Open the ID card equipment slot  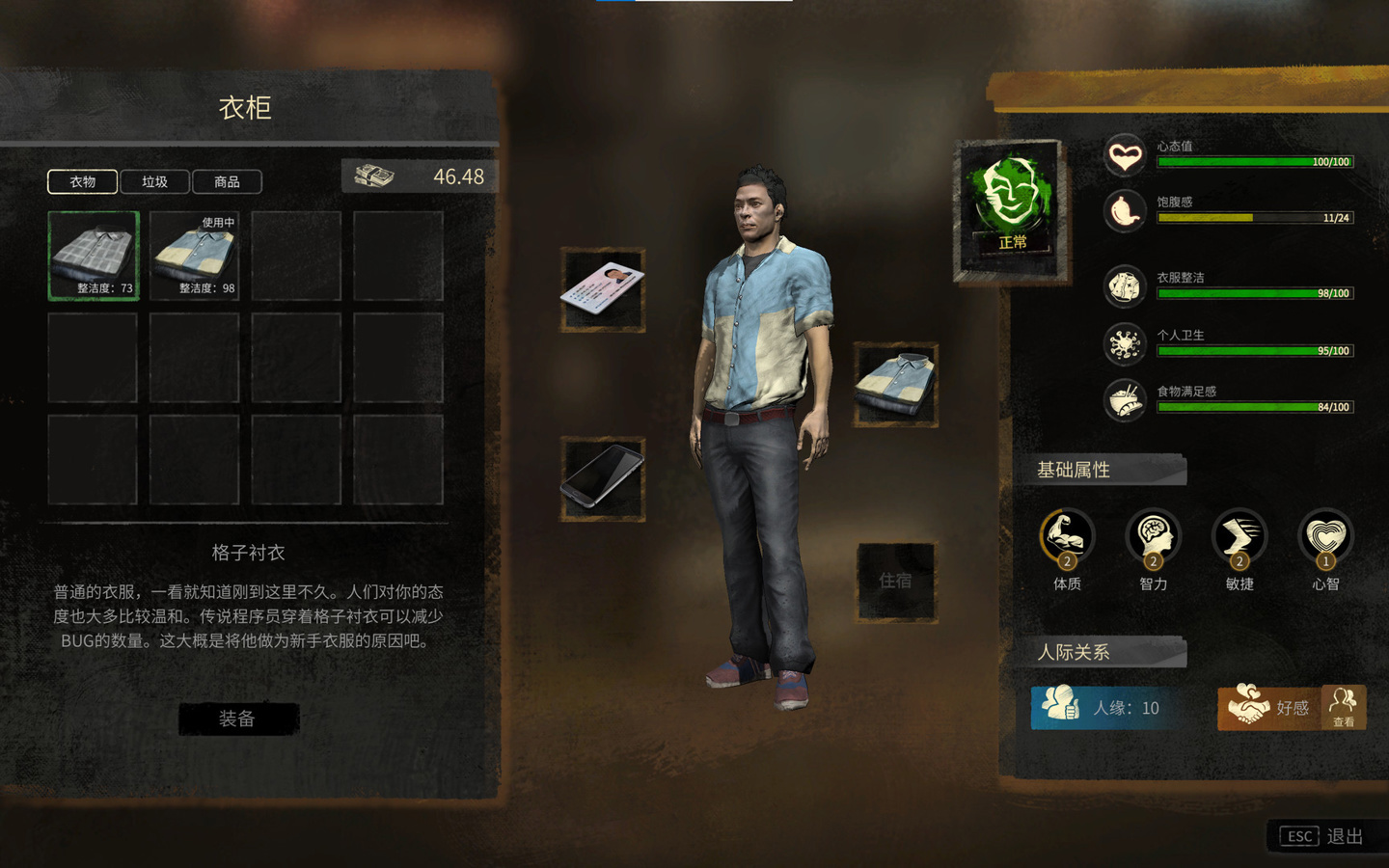[603, 289]
